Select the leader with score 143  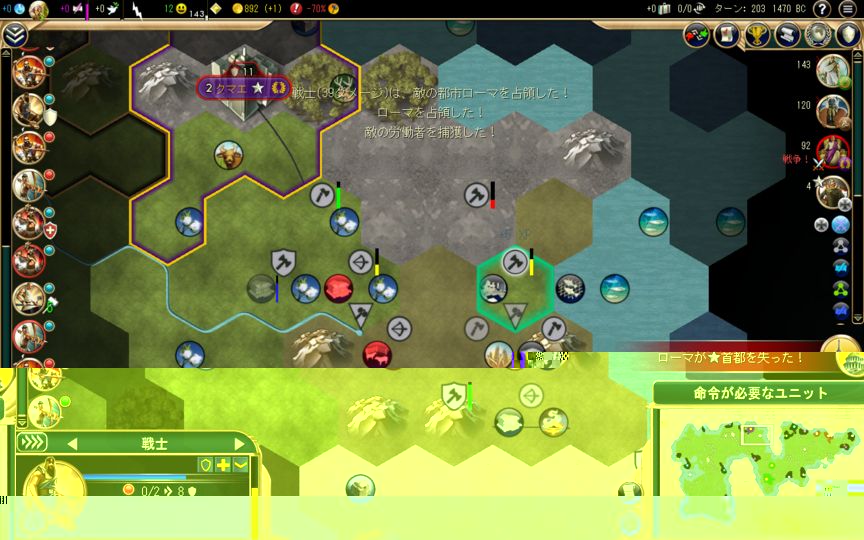pyautogui.click(x=832, y=71)
